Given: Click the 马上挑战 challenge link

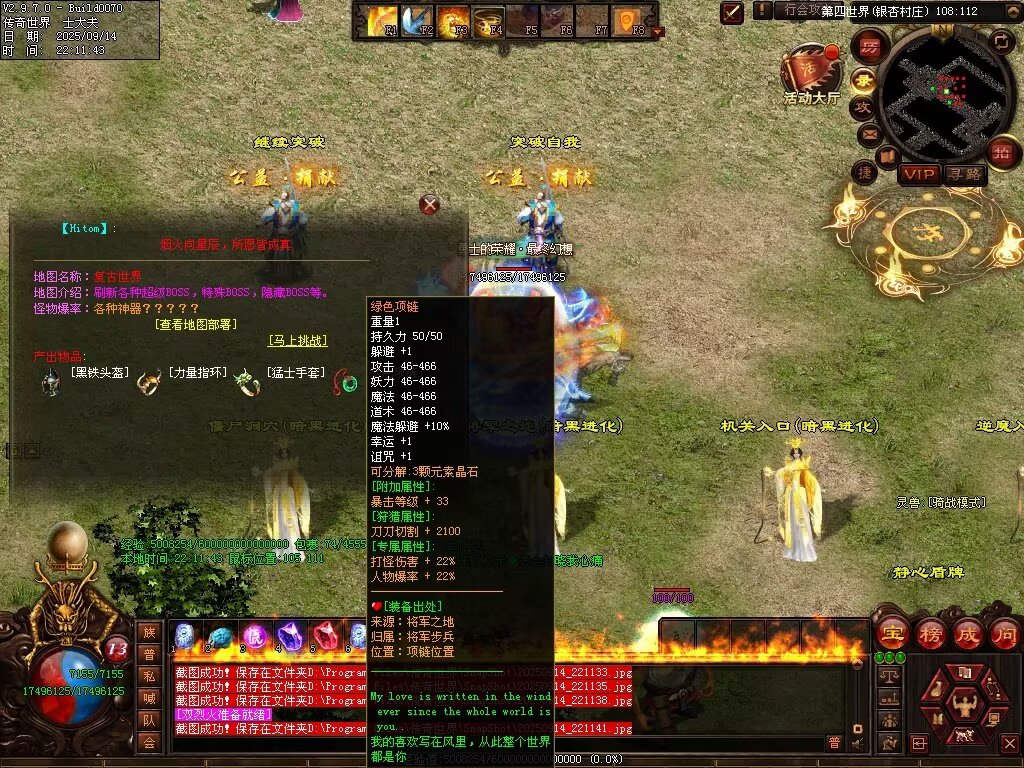Looking at the screenshot, I should (x=297, y=341).
